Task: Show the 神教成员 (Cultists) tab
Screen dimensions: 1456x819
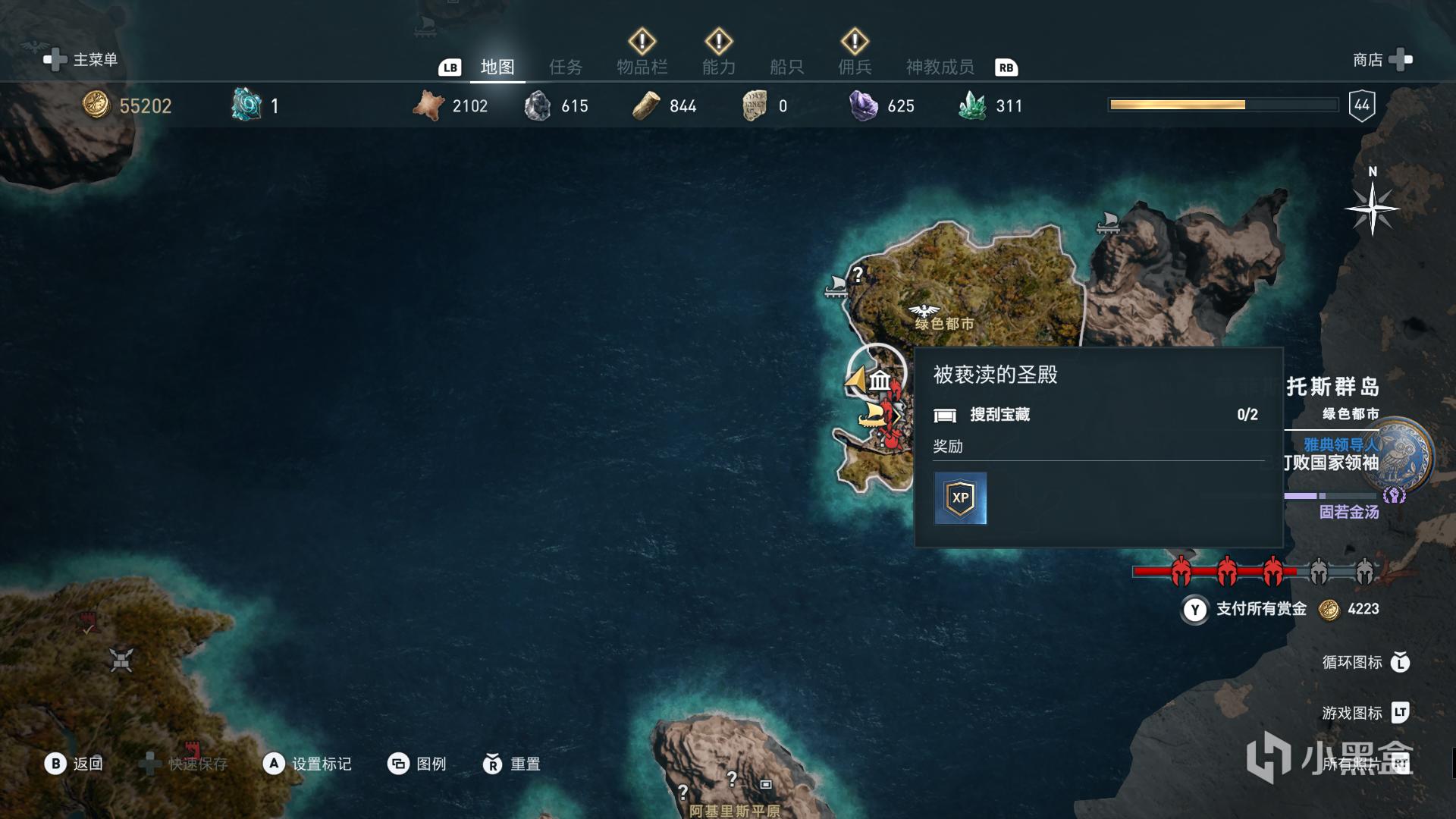Action: point(940,67)
